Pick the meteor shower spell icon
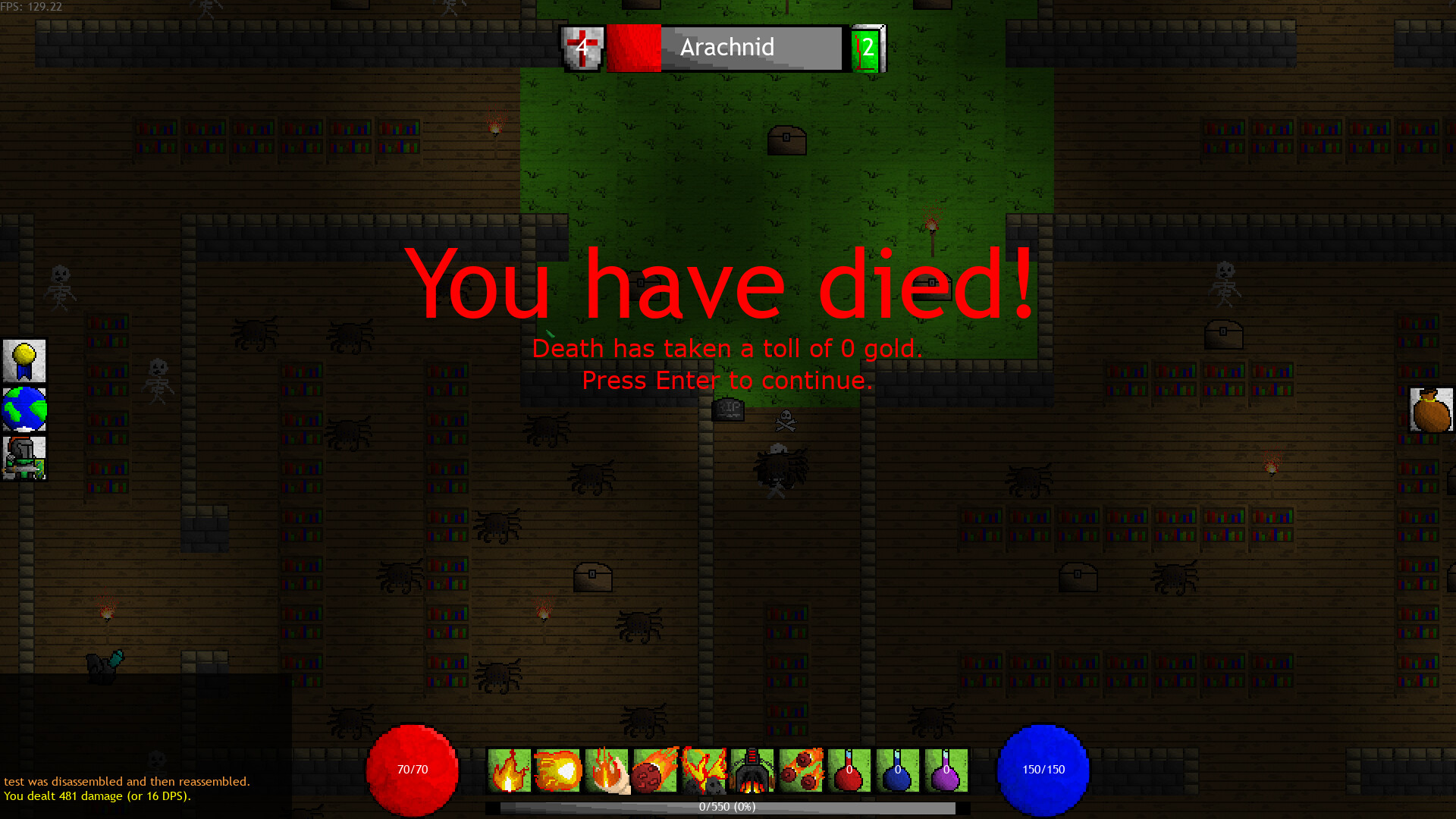This screenshot has height=819, width=1456. point(801,771)
